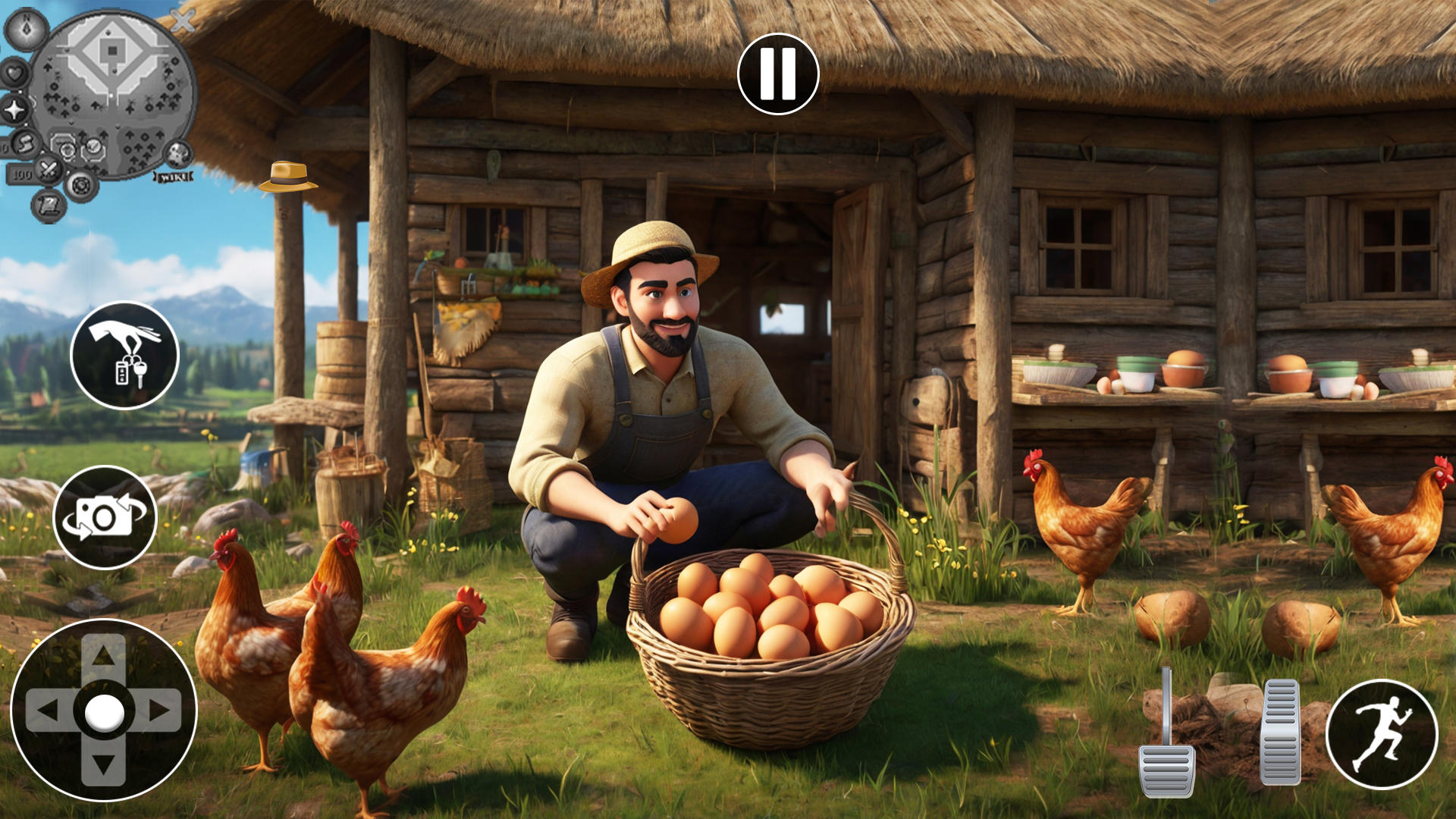This screenshot has width=1456, height=819.
Task: Select the heart health icon
Action: (x=14, y=73)
